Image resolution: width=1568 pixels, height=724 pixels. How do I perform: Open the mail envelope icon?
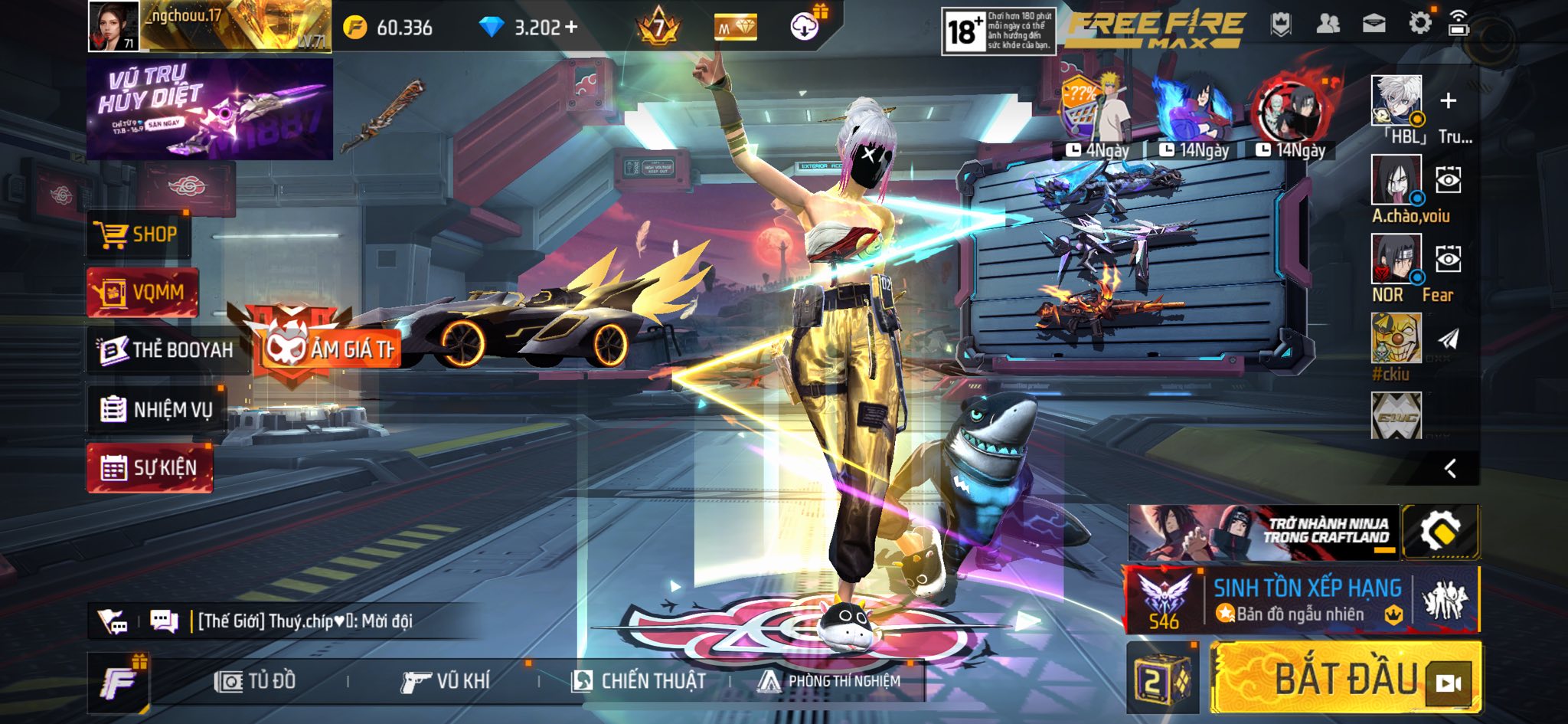[1374, 24]
